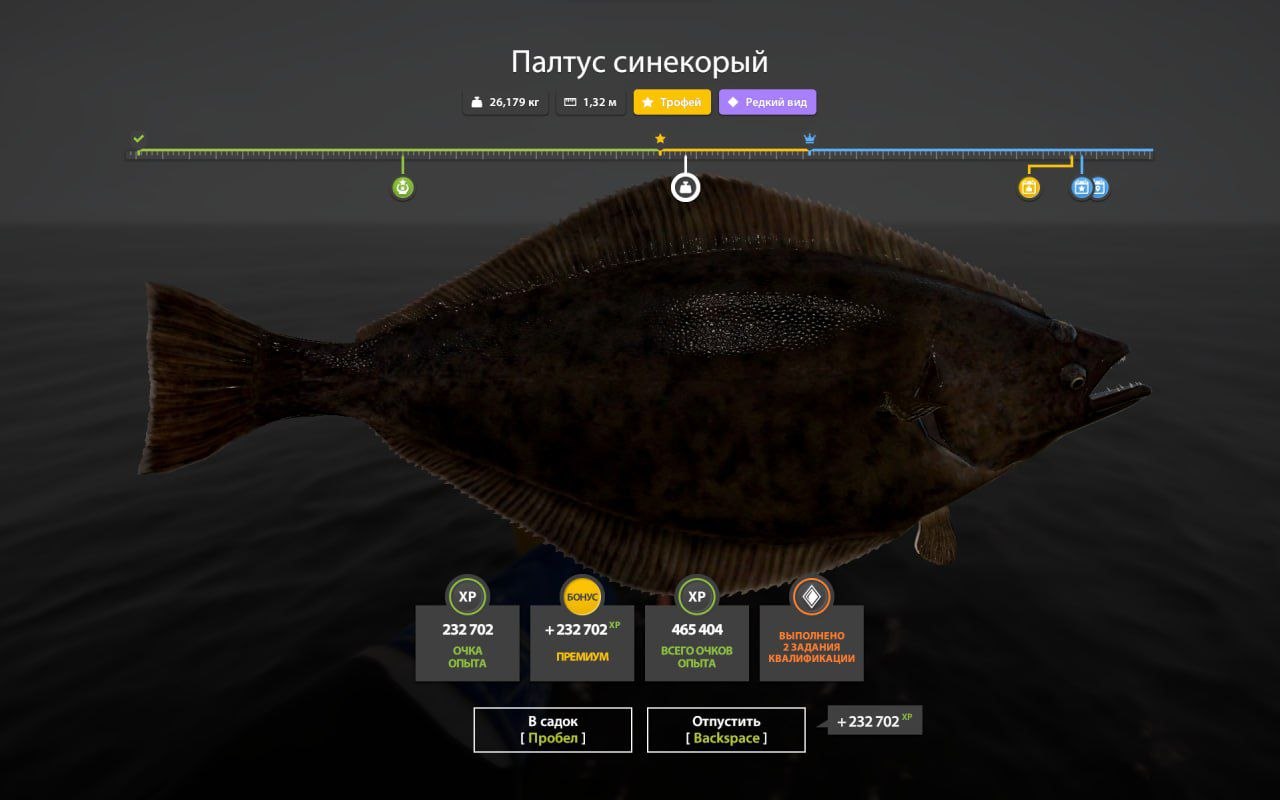The width and height of the screenshot is (1280, 800).
Task: Click the ruler icon next to 1,32 м
Action: 570,101
